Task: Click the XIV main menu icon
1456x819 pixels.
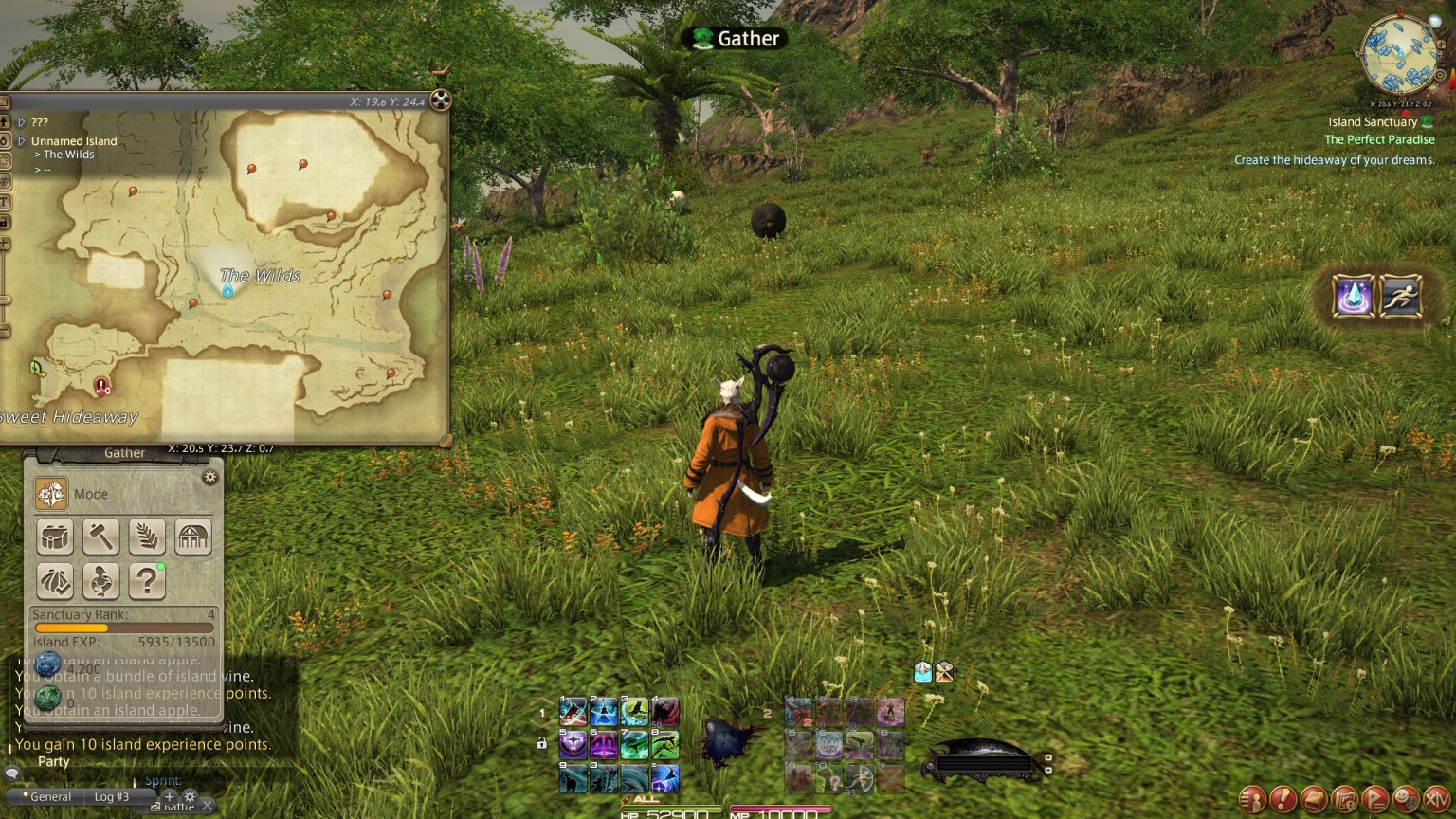Action: click(1436, 799)
